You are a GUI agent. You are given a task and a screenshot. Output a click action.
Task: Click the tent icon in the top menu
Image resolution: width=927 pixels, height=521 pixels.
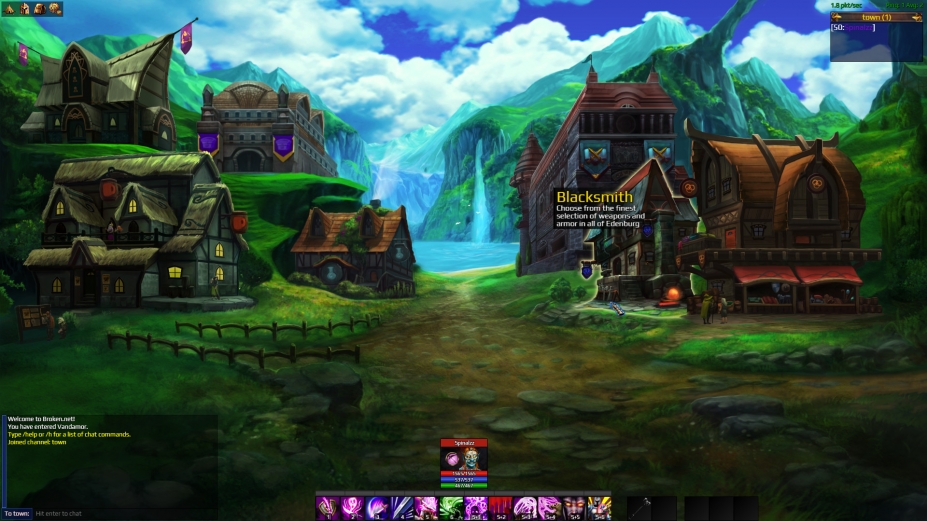pos(13,8)
